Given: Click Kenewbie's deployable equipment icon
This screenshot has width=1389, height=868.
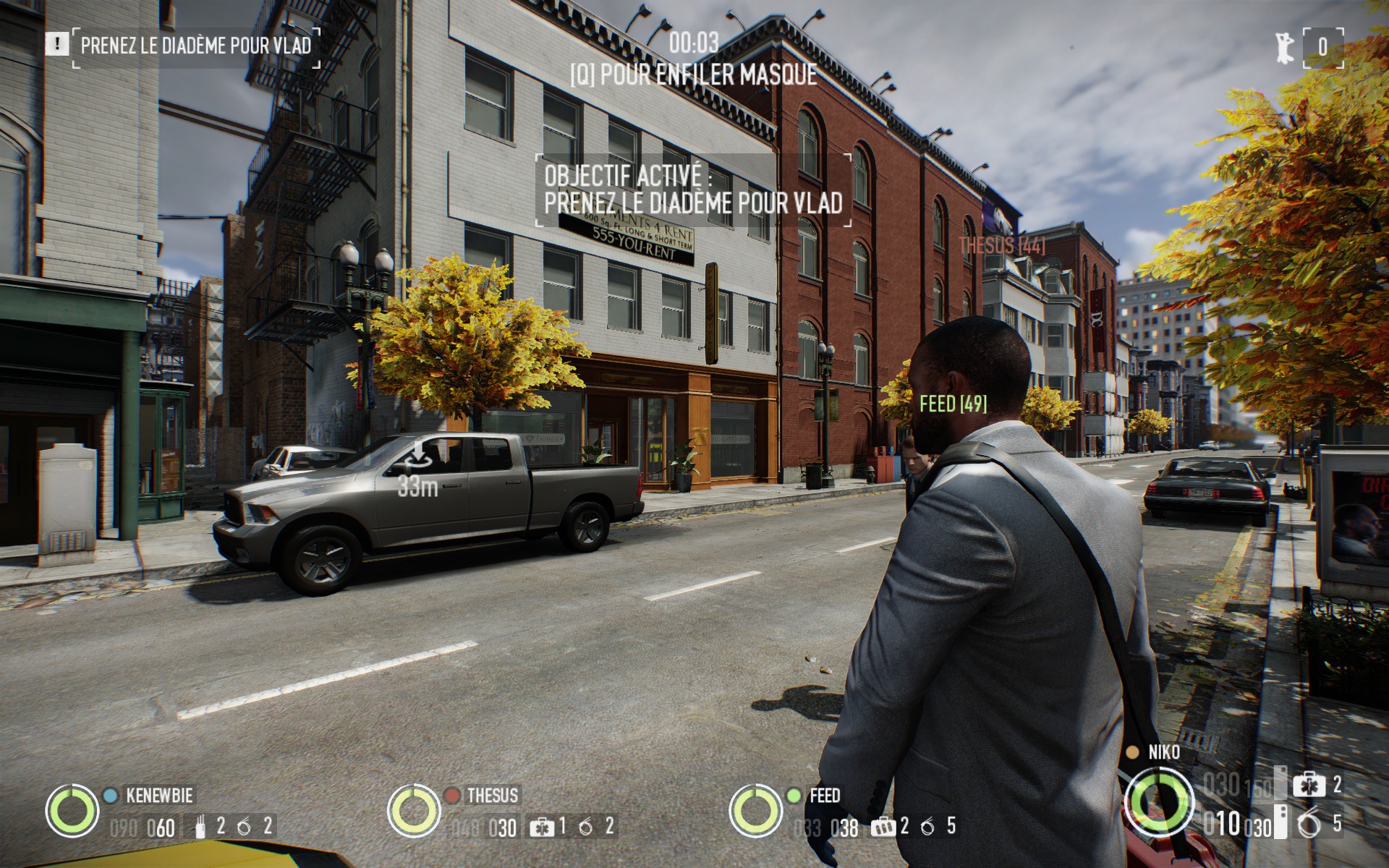Looking at the screenshot, I should point(200,825).
